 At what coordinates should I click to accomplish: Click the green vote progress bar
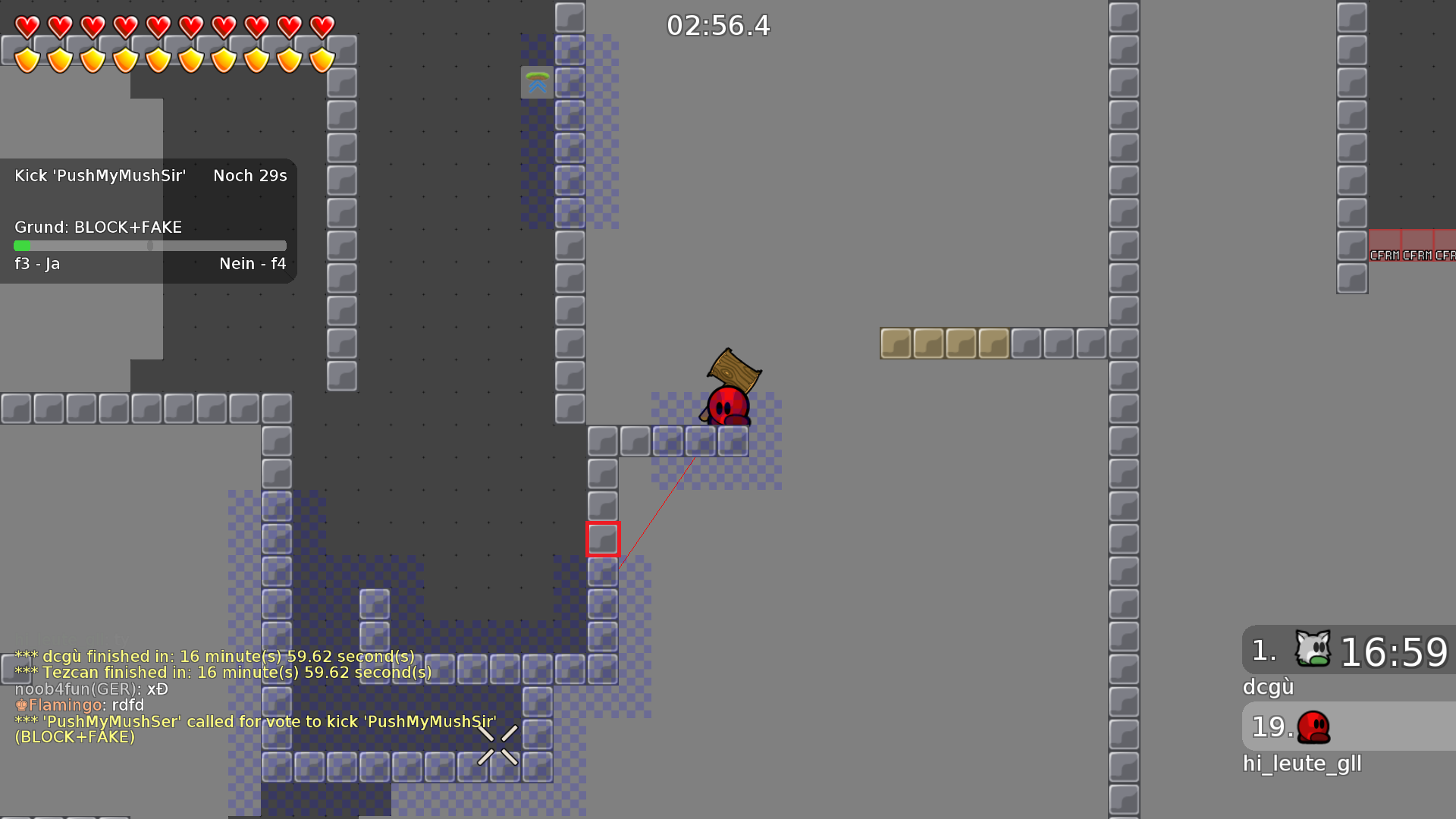[24, 246]
